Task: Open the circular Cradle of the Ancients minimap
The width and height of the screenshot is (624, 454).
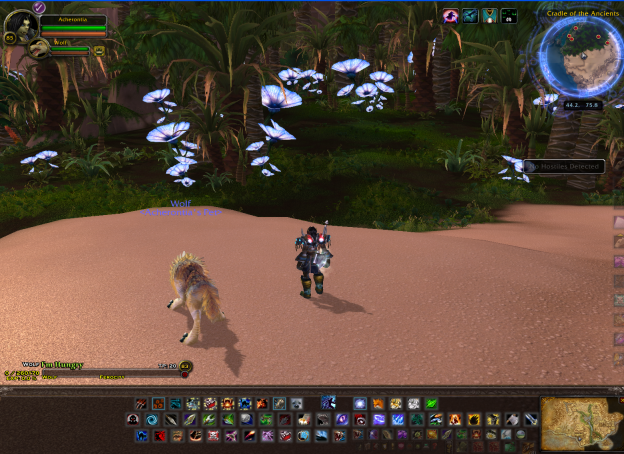Action: [x=580, y=53]
